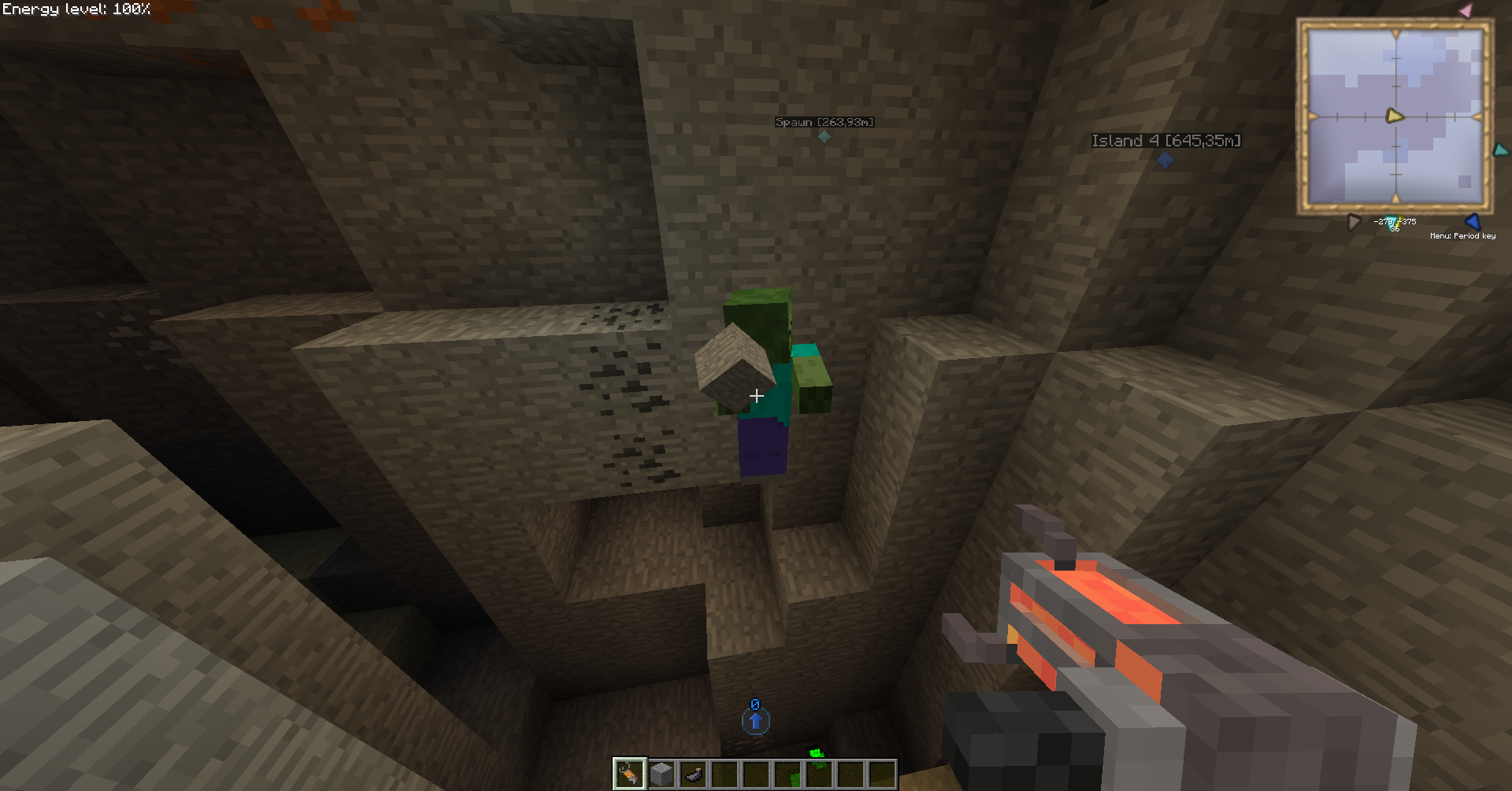Click the teal waypoint arrow beside minimap
This screenshot has width=1512, height=791.
click(x=1501, y=150)
